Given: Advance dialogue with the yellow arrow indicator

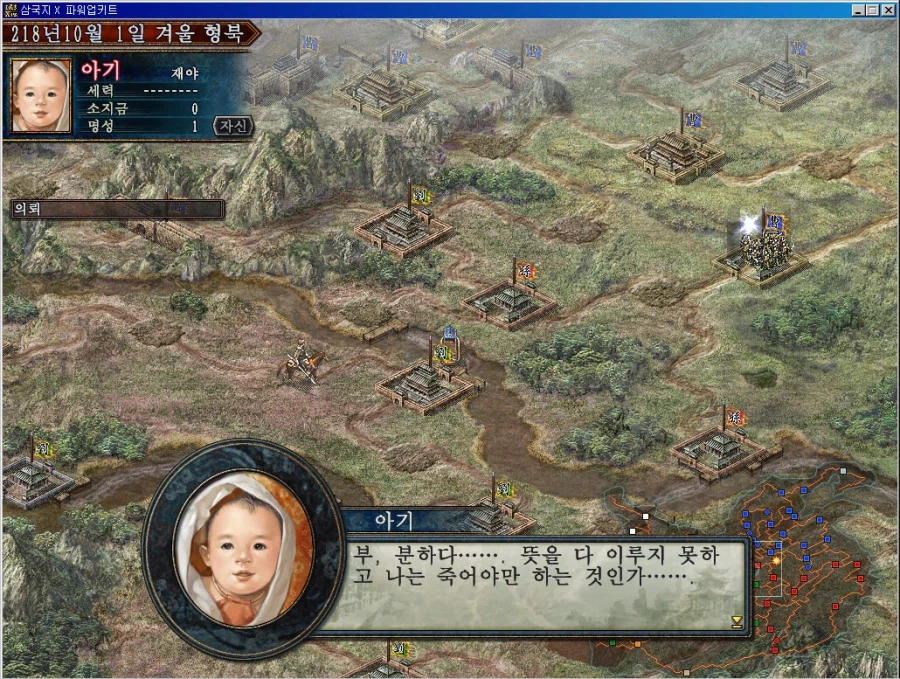Looking at the screenshot, I should click(737, 621).
